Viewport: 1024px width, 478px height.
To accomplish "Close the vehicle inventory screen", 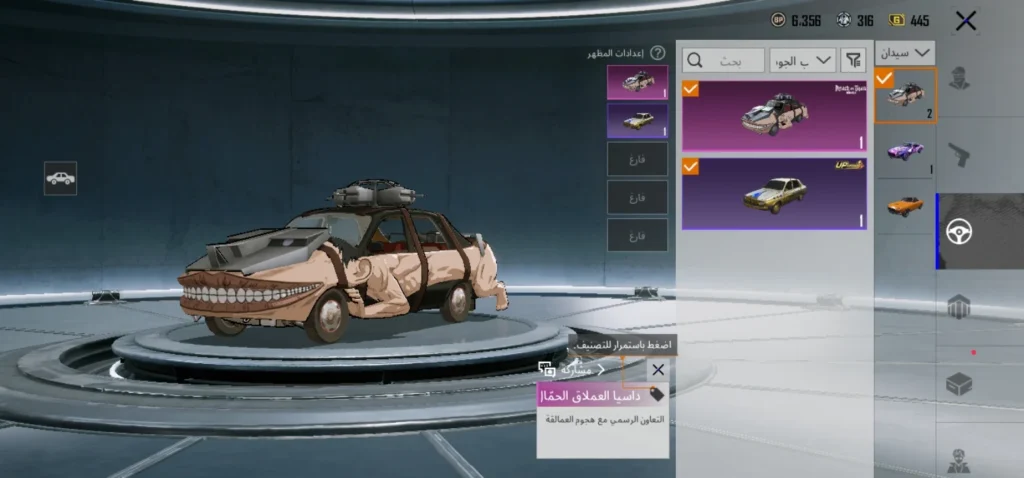I will tap(965, 20).
